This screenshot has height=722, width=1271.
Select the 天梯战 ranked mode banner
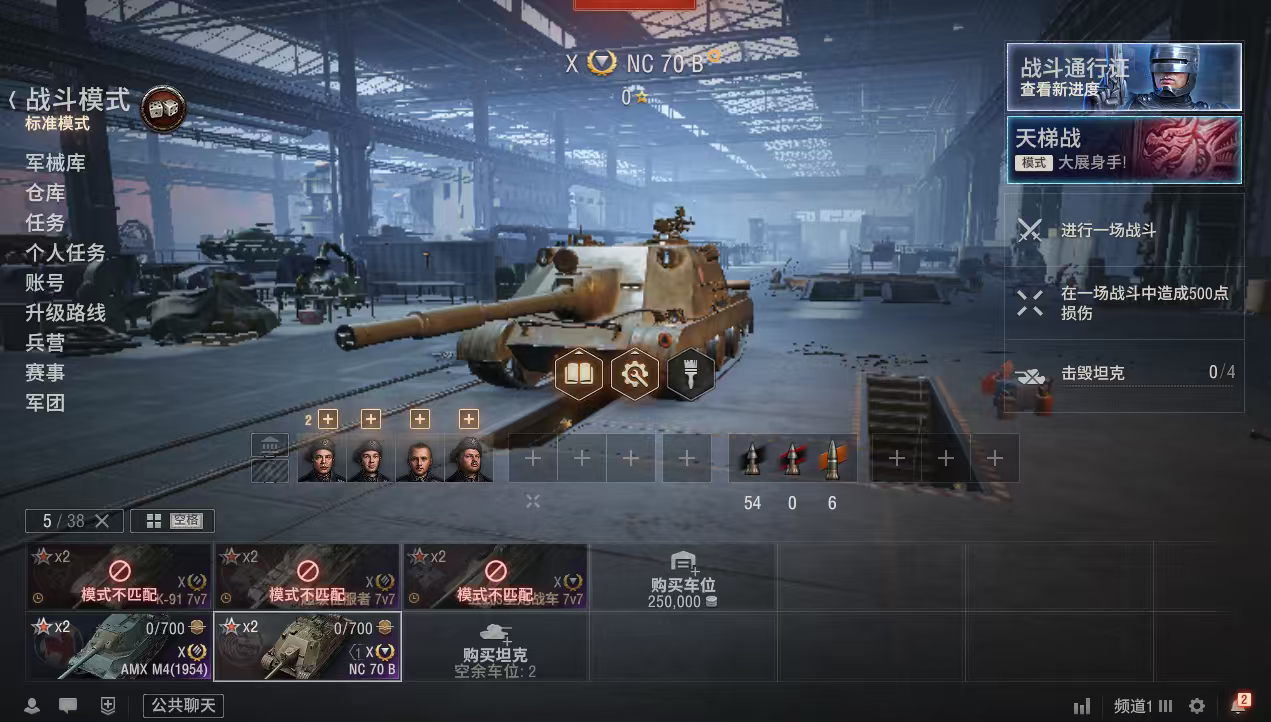(1124, 150)
